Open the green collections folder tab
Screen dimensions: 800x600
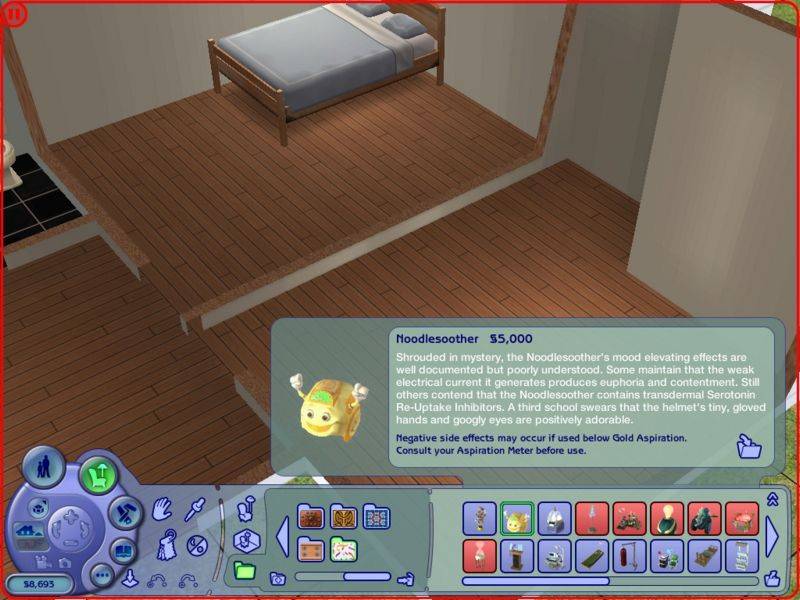coord(243,571)
